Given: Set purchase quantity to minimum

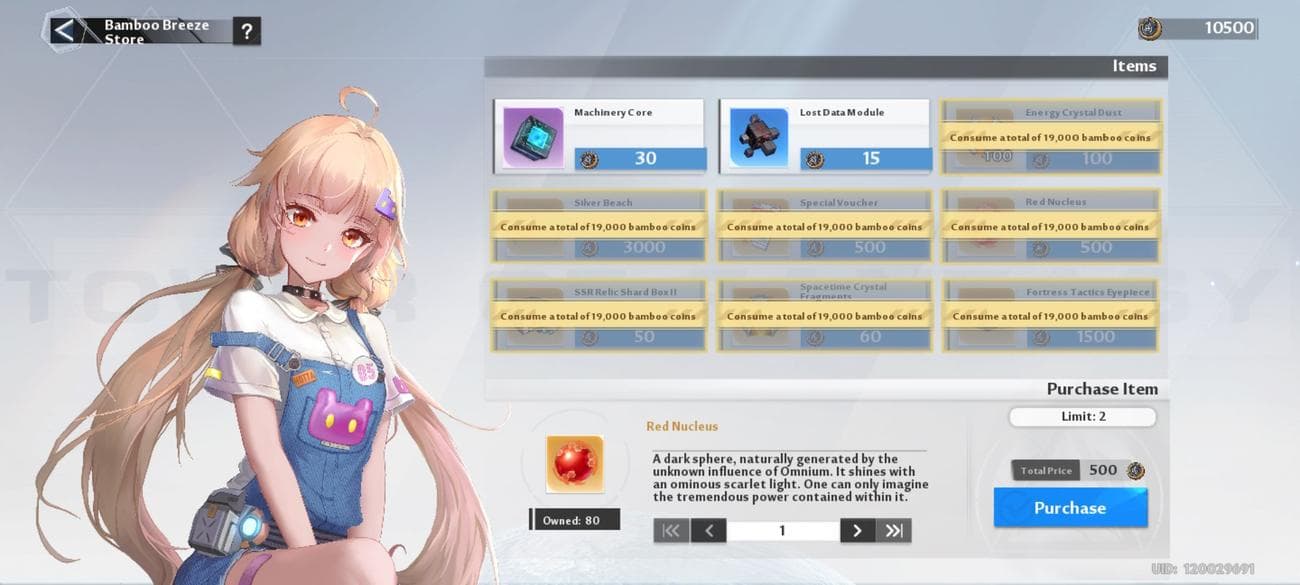Looking at the screenshot, I should coord(671,531).
